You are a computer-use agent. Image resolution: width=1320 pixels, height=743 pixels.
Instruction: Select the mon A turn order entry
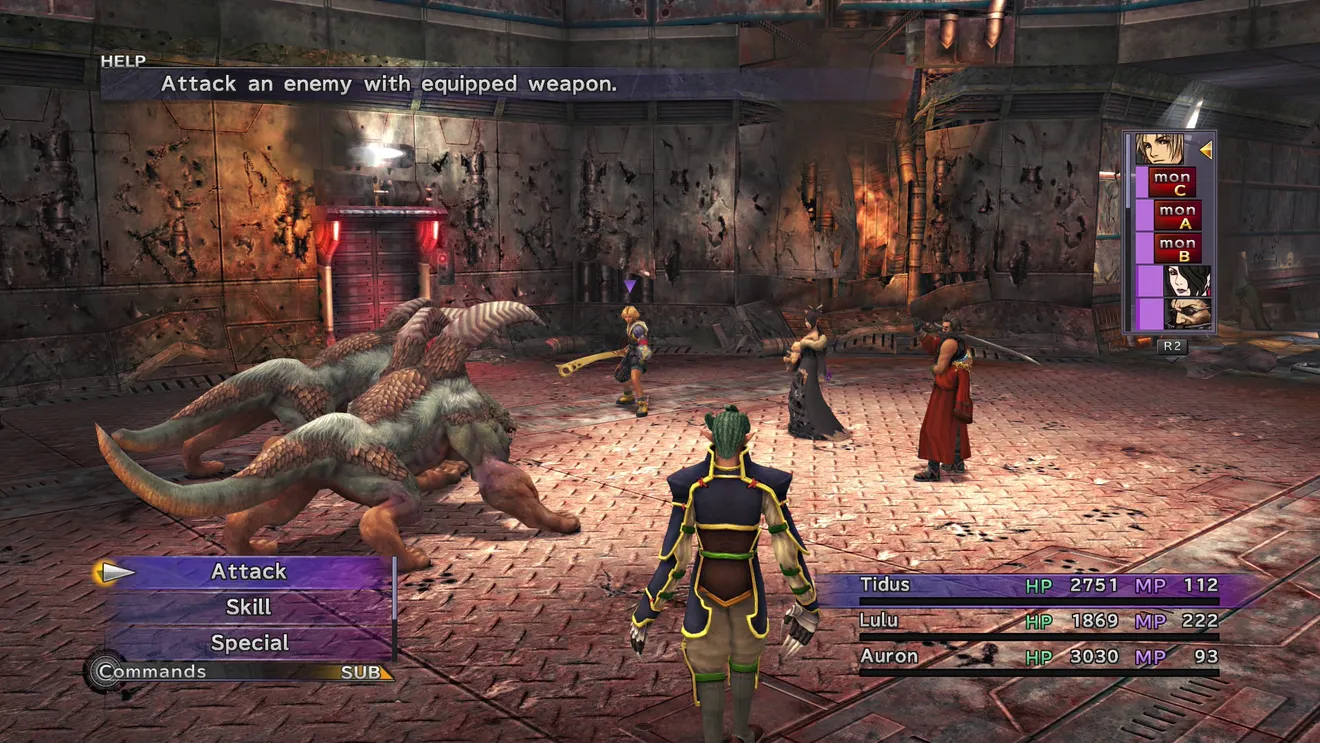pos(1178,215)
